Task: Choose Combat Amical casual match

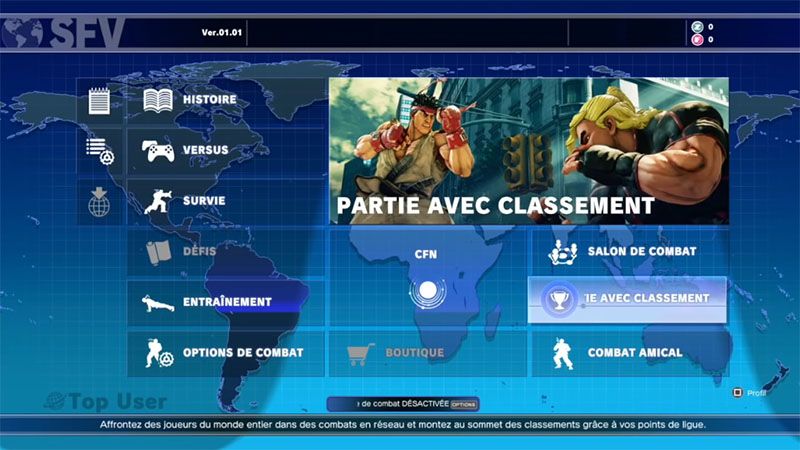Action: (x=627, y=353)
